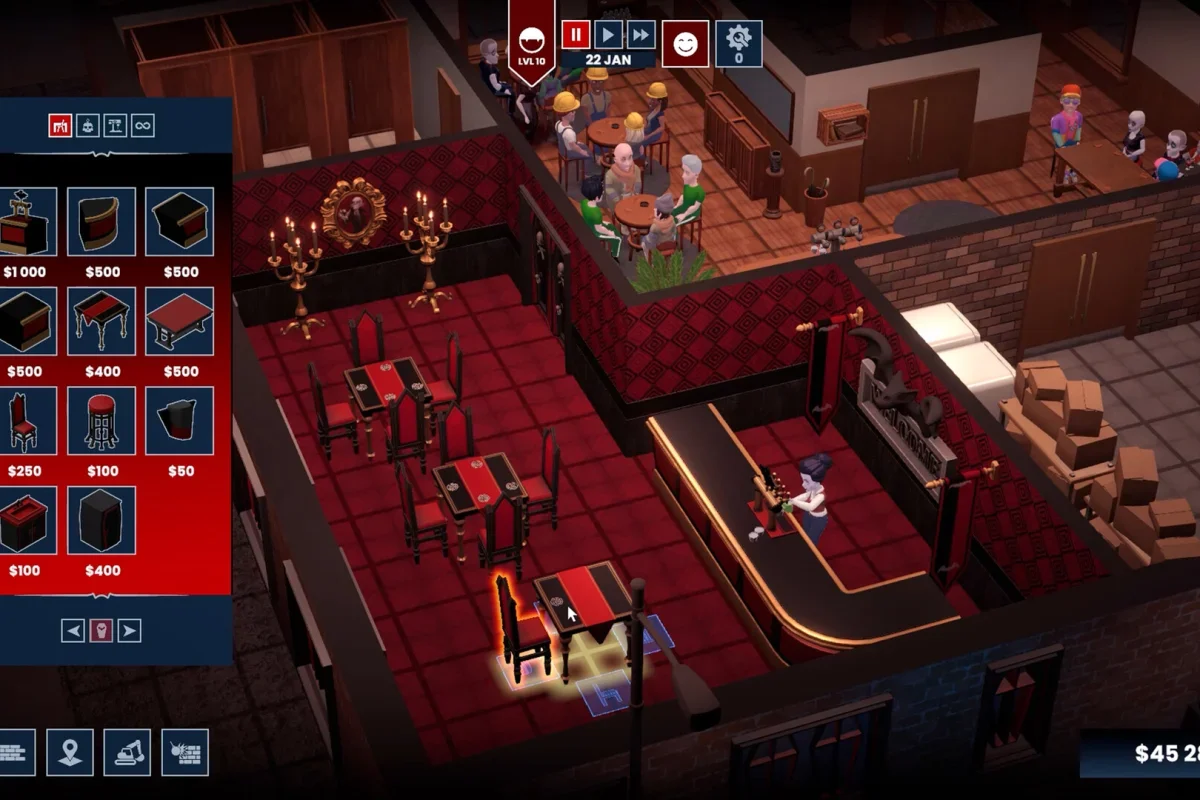Choose the $50 black bin item

[180, 421]
